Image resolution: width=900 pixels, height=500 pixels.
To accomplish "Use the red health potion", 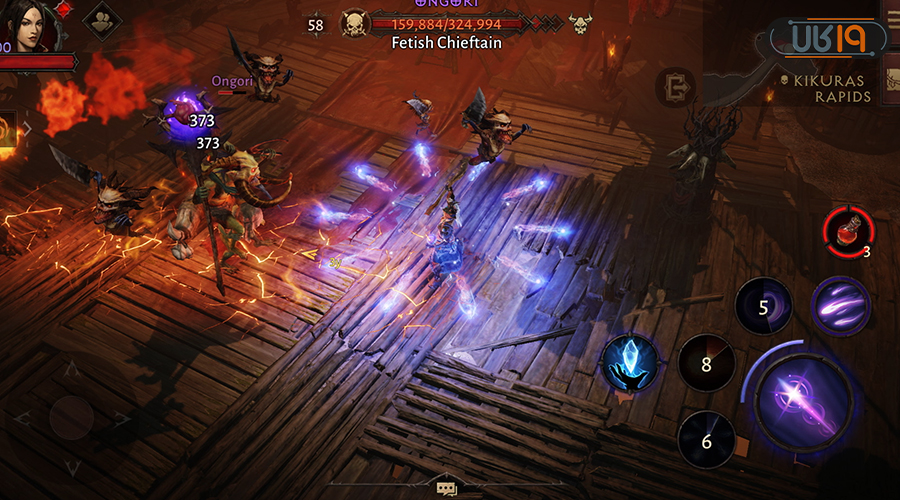I will coord(846,228).
